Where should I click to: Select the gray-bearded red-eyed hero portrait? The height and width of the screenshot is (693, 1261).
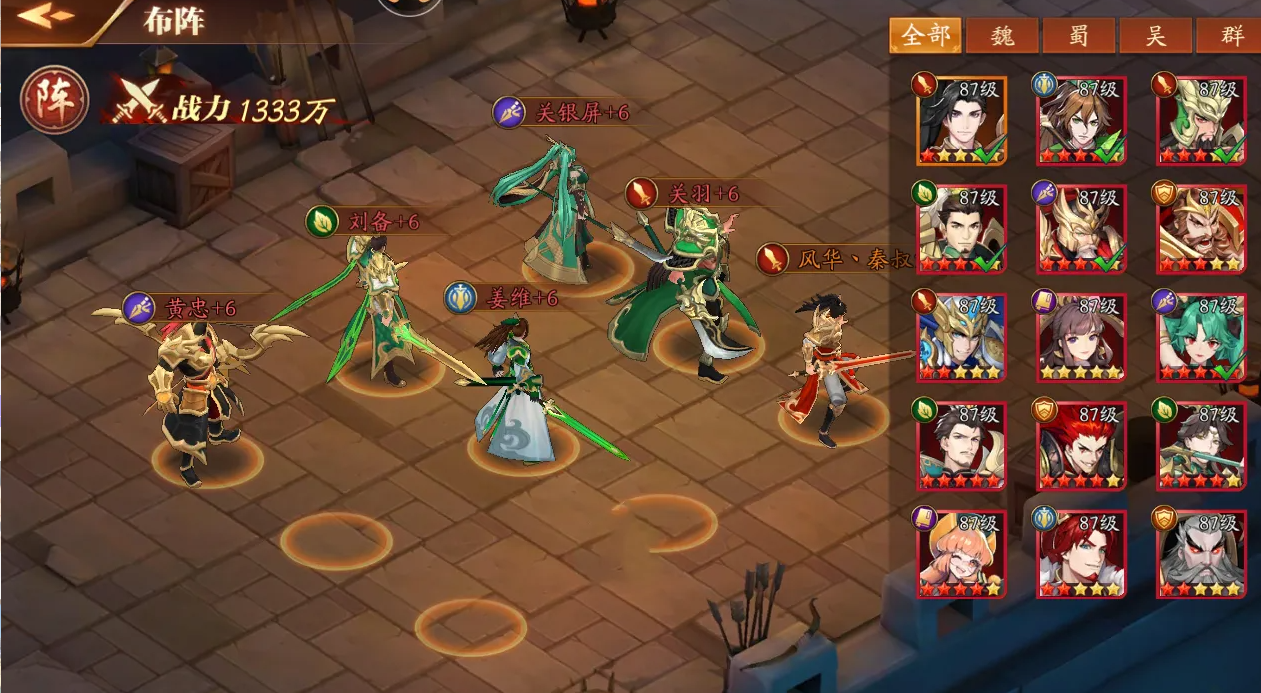1201,553
